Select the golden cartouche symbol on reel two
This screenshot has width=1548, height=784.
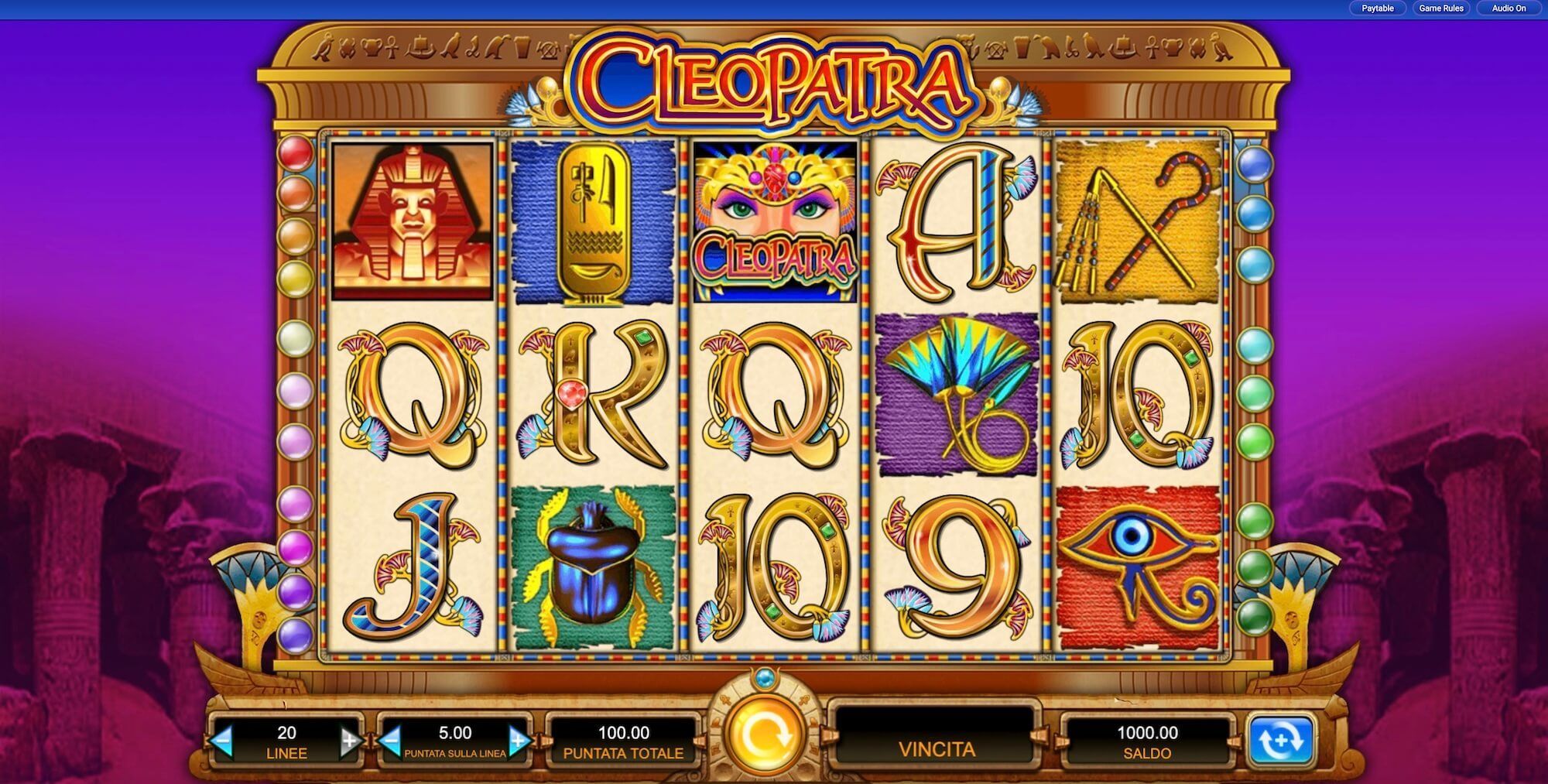pyautogui.click(x=593, y=221)
